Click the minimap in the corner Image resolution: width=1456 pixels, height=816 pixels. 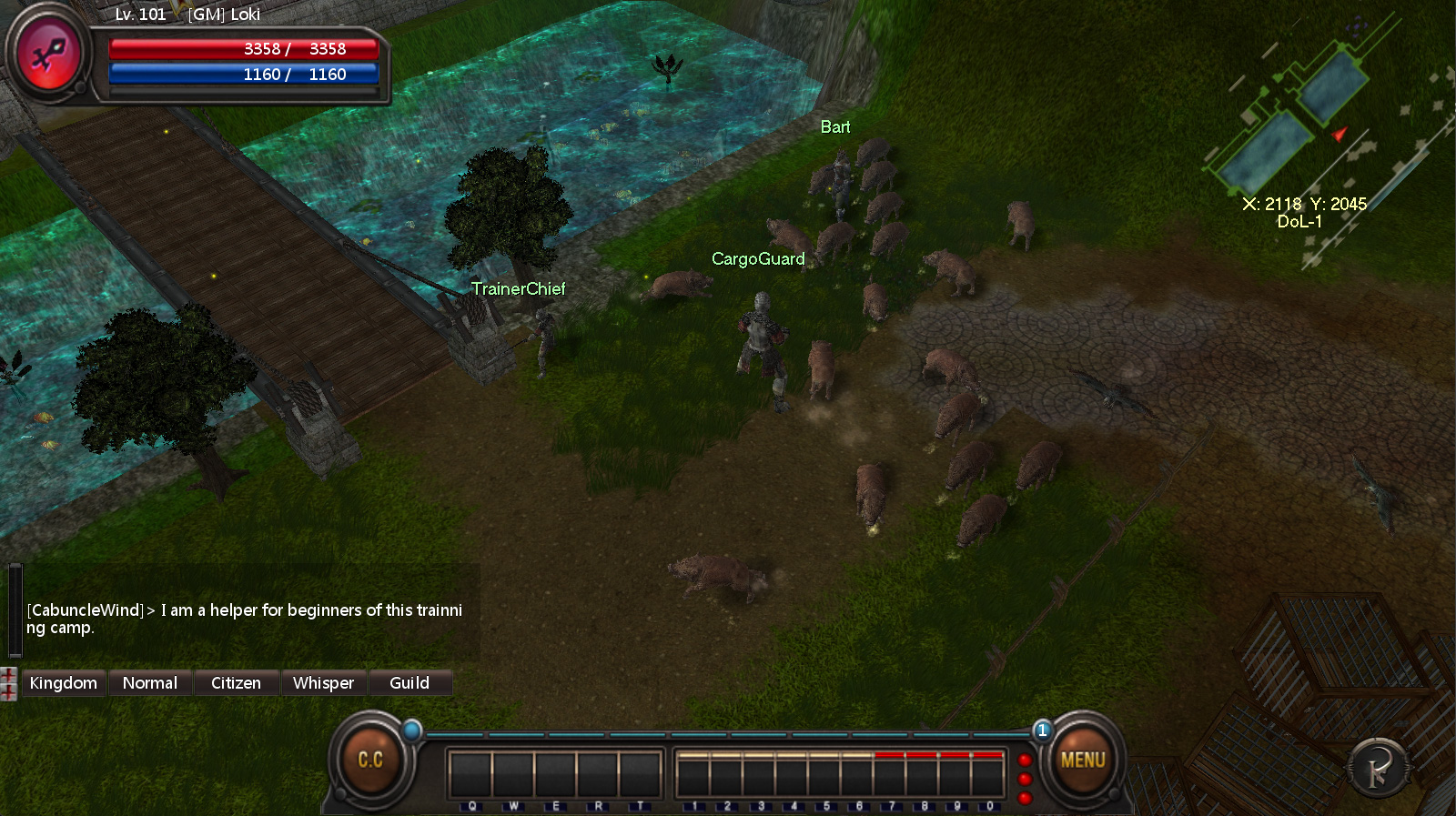coord(1310,136)
